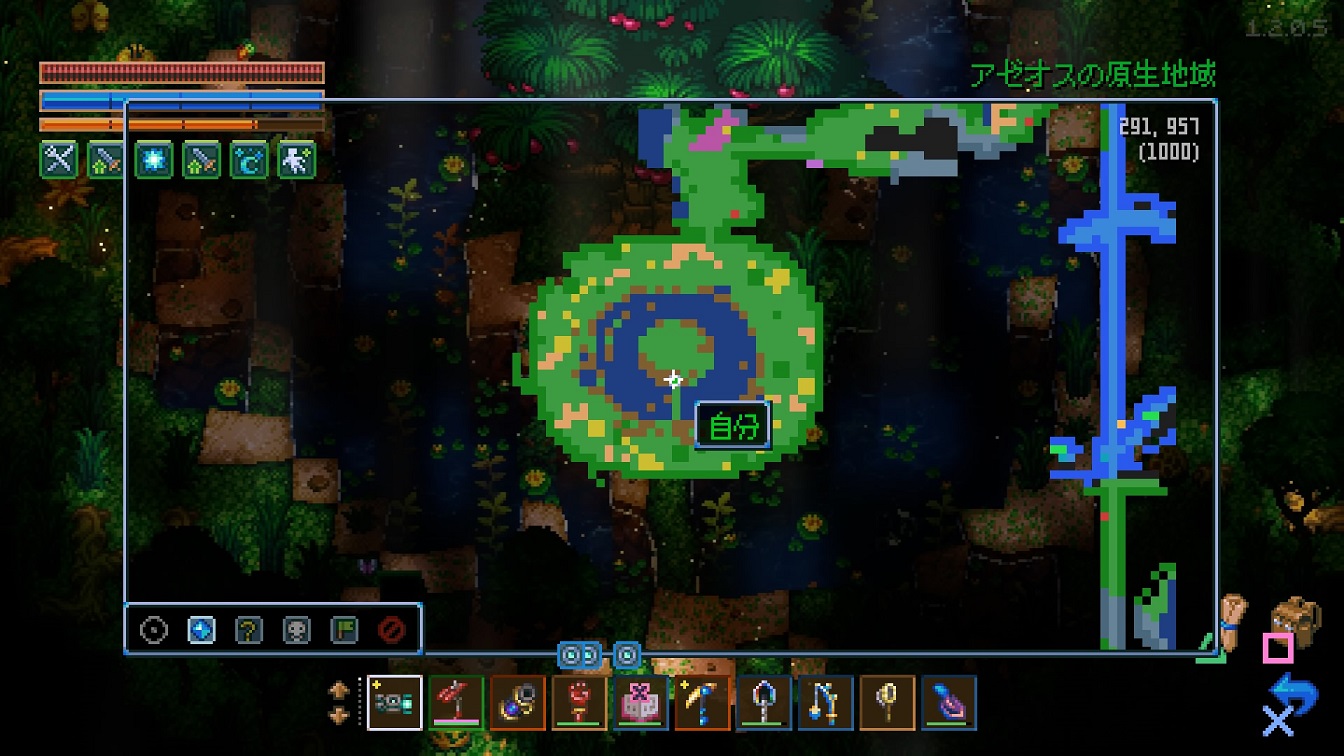
Task: Inspect the running figure buff icon
Action: click(296, 159)
